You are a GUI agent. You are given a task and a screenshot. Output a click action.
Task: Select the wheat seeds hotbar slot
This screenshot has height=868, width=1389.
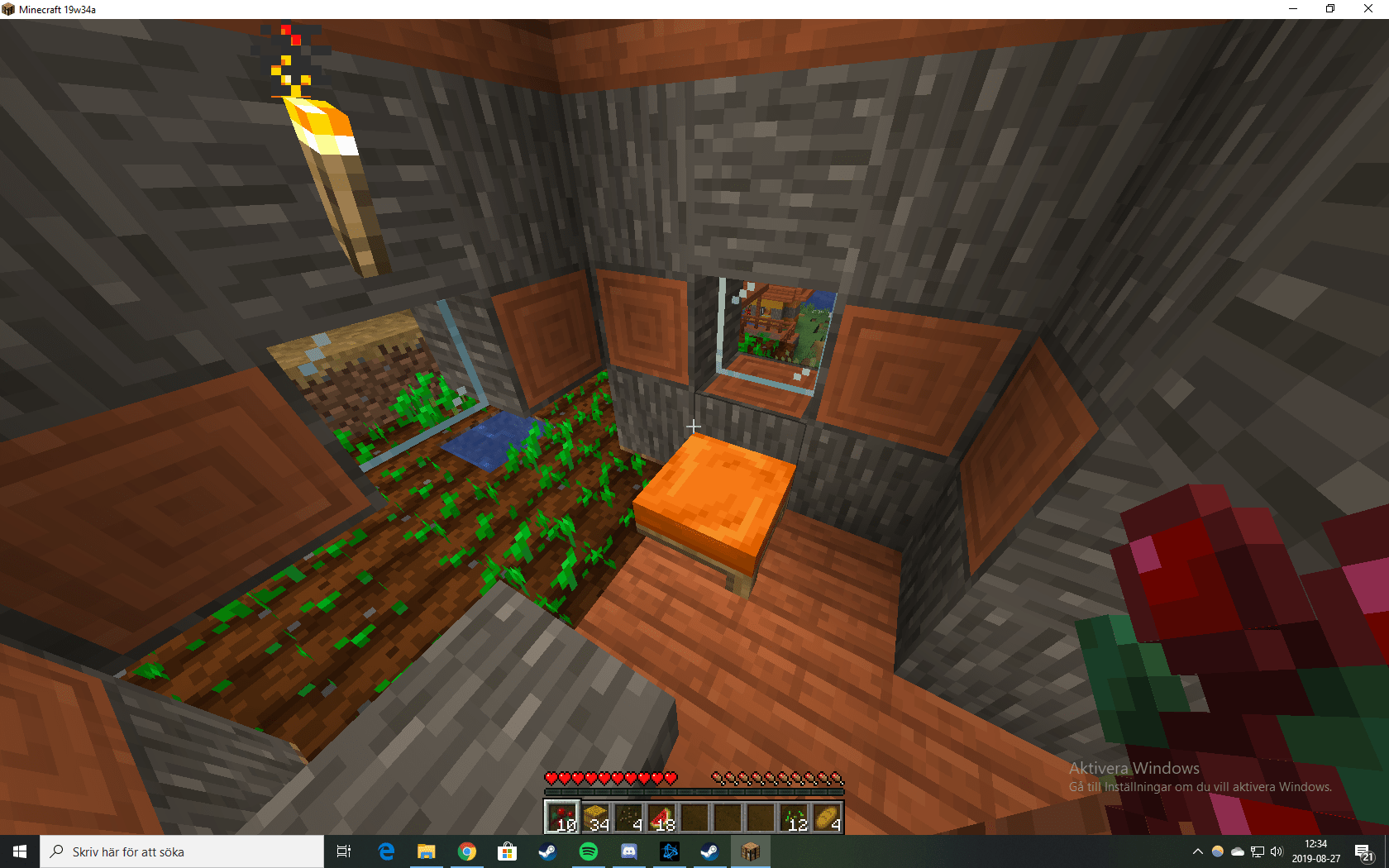coord(631,818)
